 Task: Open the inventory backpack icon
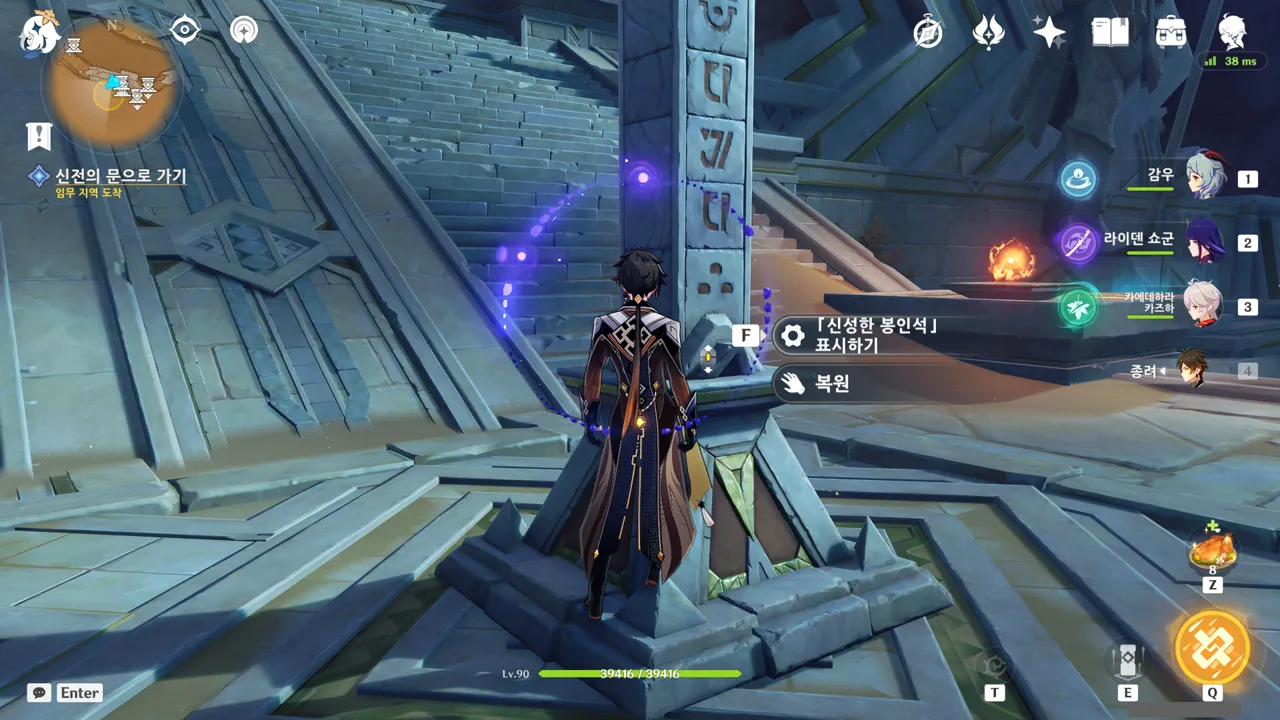[1171, 33]
